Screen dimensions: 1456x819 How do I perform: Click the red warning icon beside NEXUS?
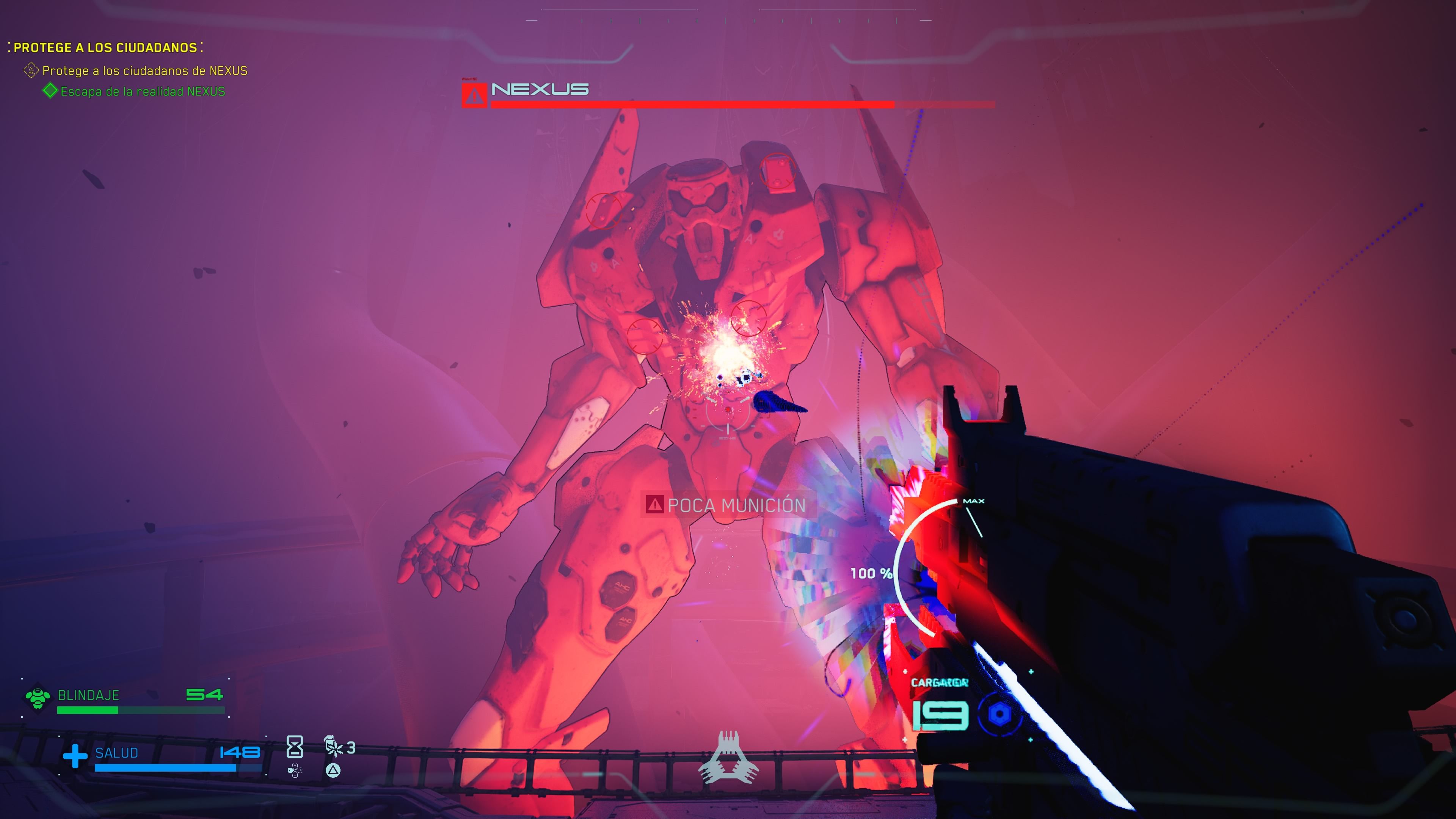(474, 95)
